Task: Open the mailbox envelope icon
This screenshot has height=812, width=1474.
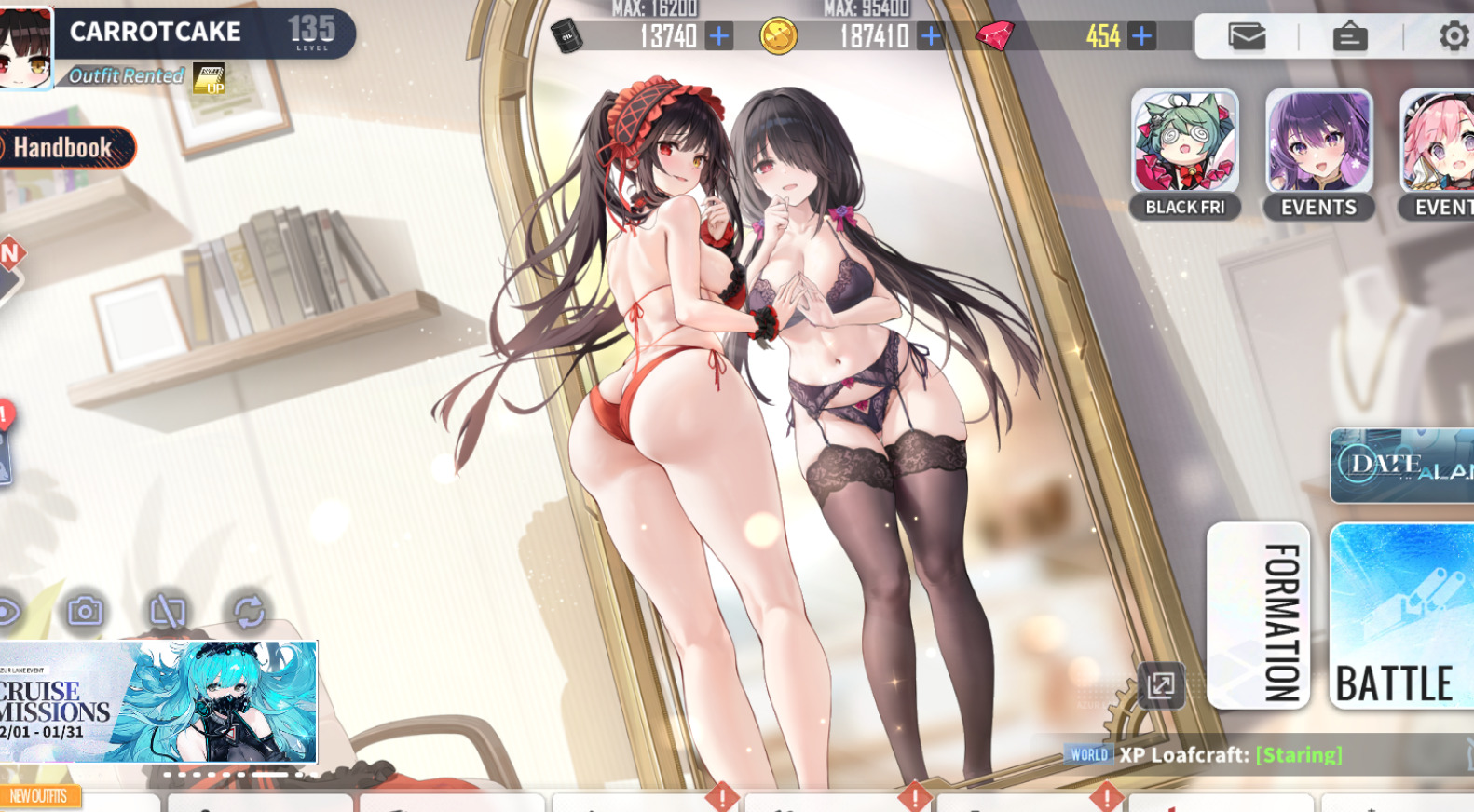Action: point(1246,36)
